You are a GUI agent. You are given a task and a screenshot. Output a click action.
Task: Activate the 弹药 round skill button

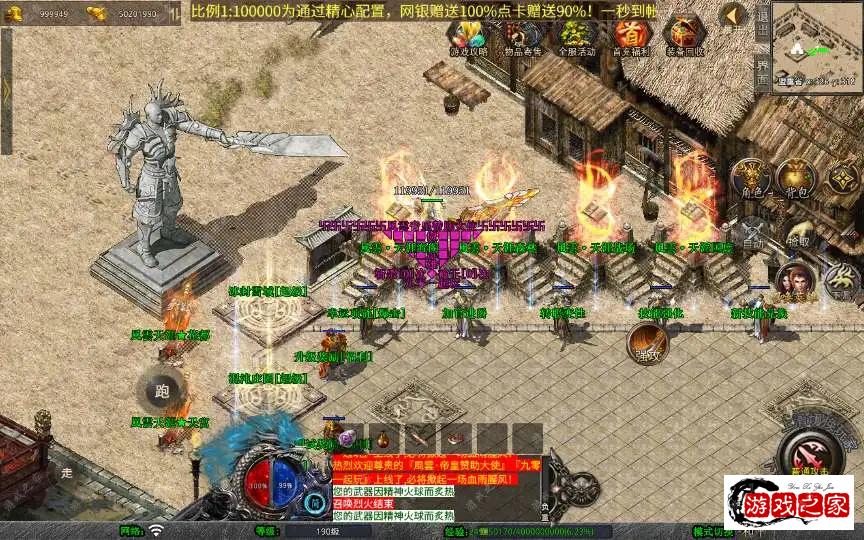pyautogui.click(x=647, y=343)
